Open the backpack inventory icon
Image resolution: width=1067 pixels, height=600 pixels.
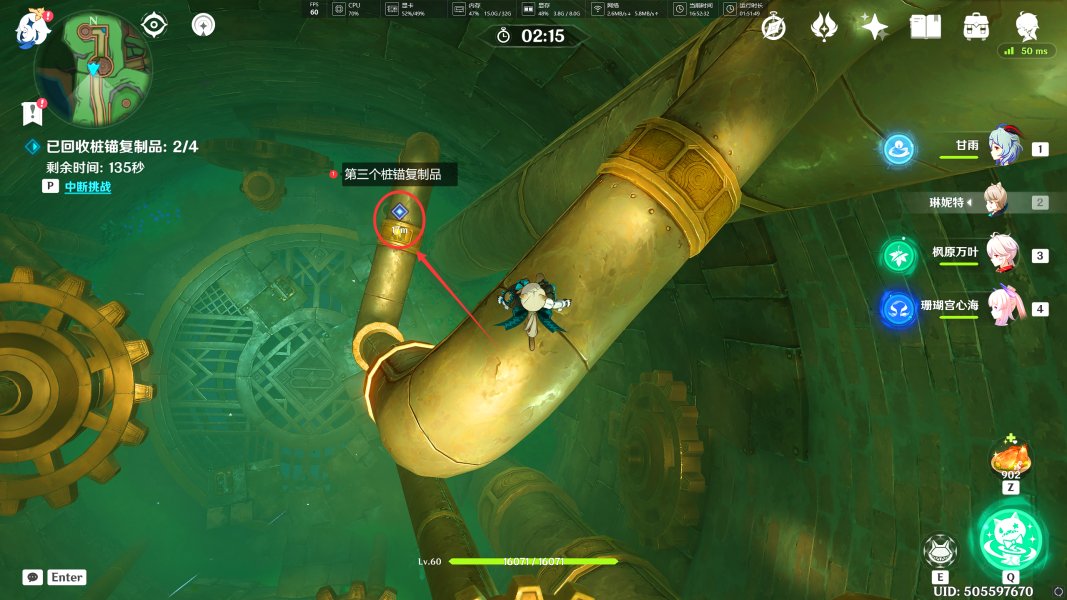(x=977, y=27)
